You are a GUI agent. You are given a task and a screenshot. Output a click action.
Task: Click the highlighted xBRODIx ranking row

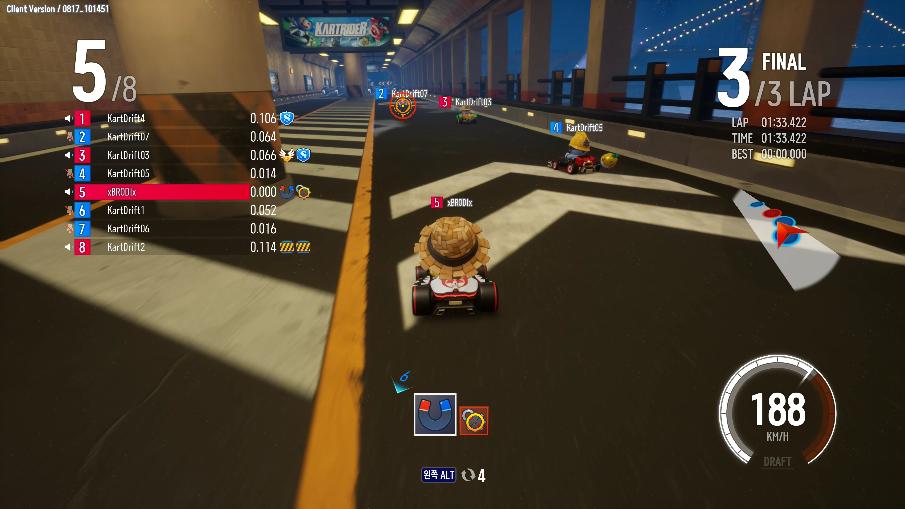click(x=160, y=192)
